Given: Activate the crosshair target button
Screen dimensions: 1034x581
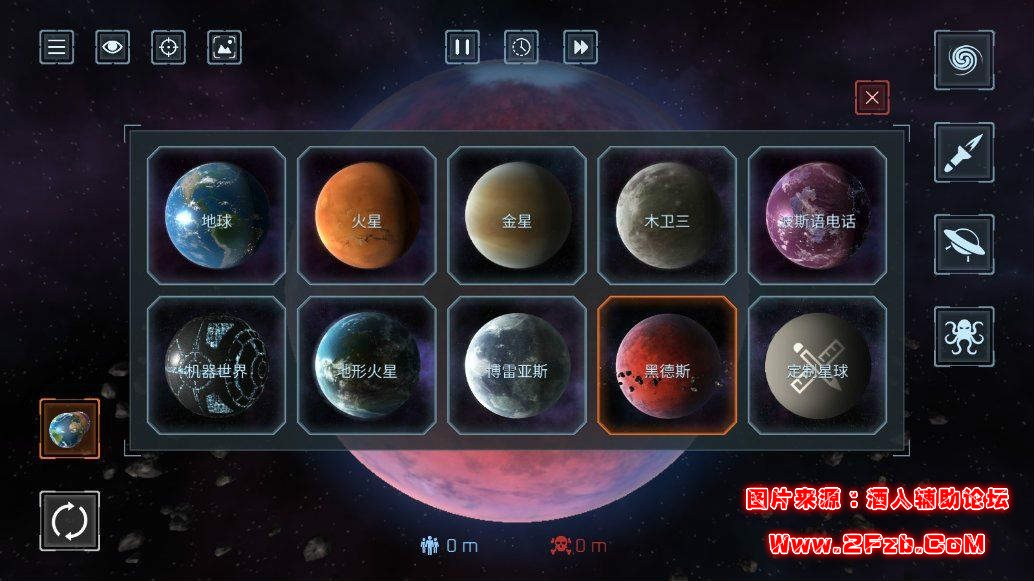Looking at the screenshot, I should click(x=169, y=47).
